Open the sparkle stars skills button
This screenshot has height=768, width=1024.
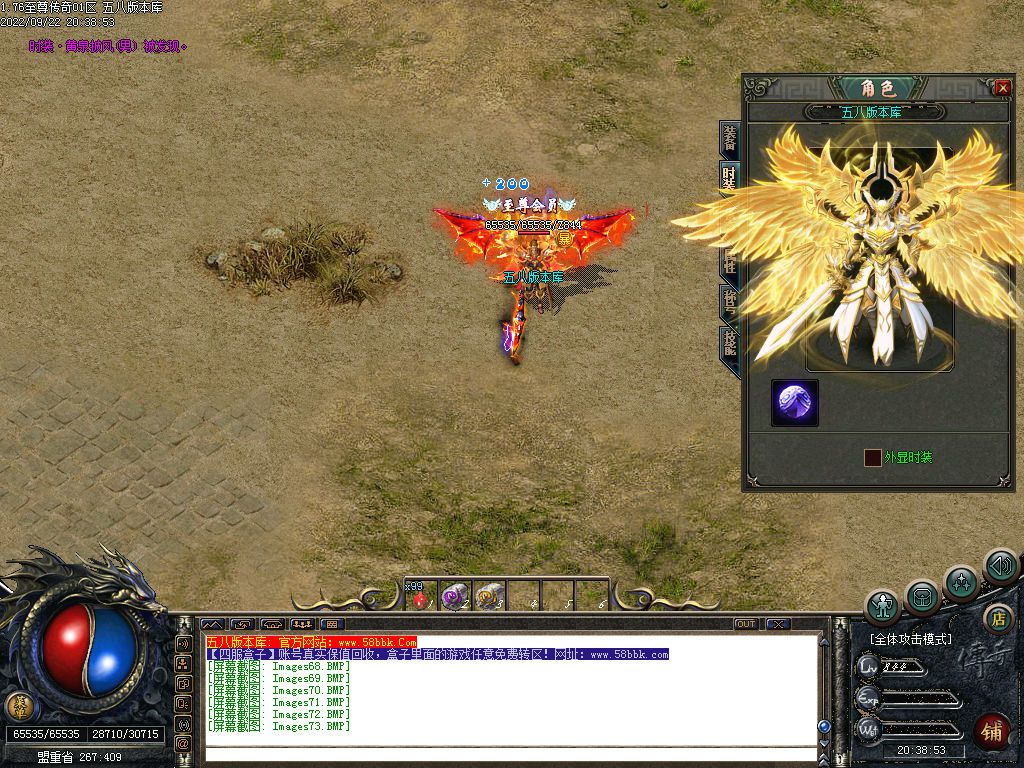click(961, 582)
